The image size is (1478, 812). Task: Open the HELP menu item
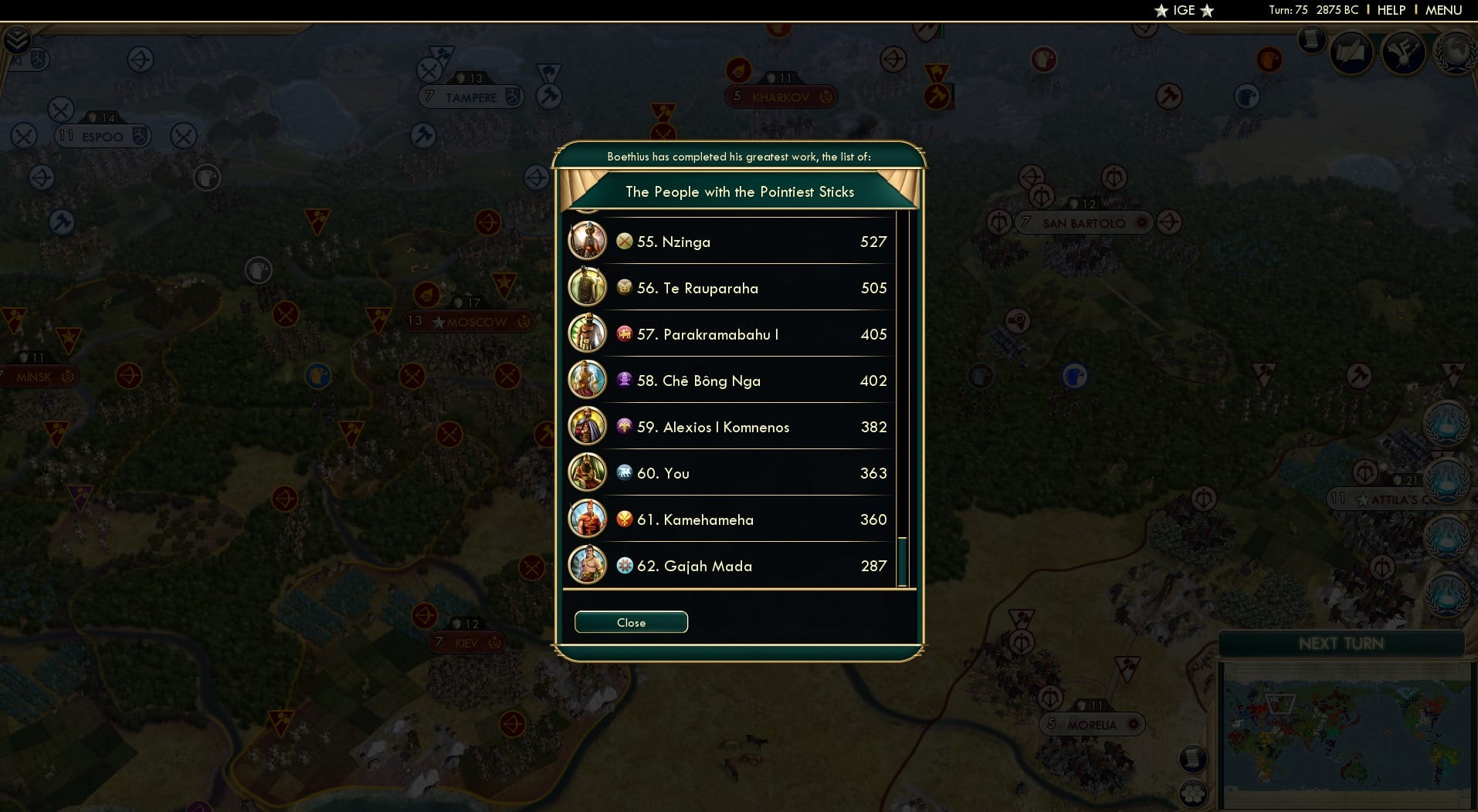point(1390,11)
